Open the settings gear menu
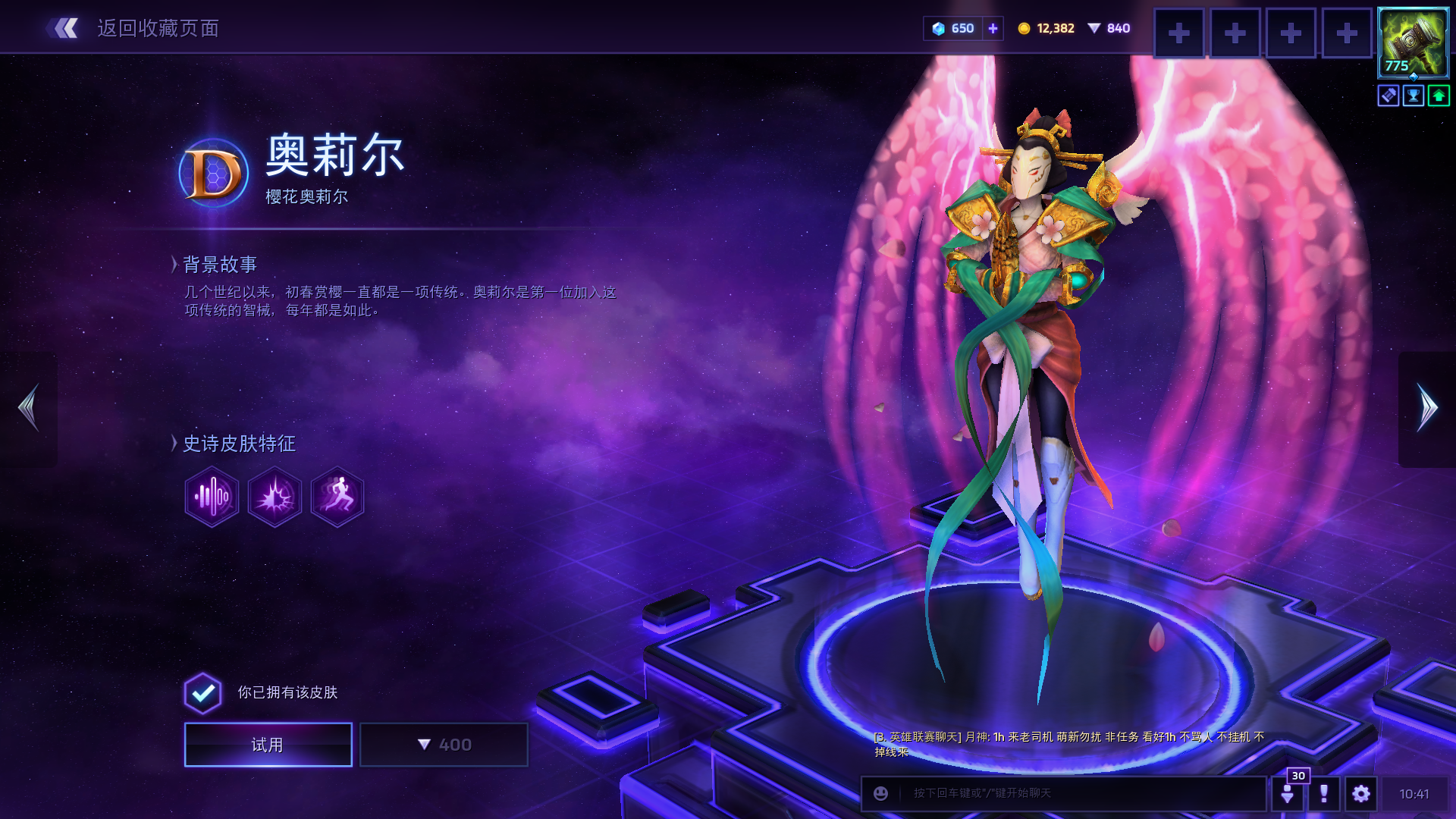The image size is (1456, 819). click(x=1360, y=793)
